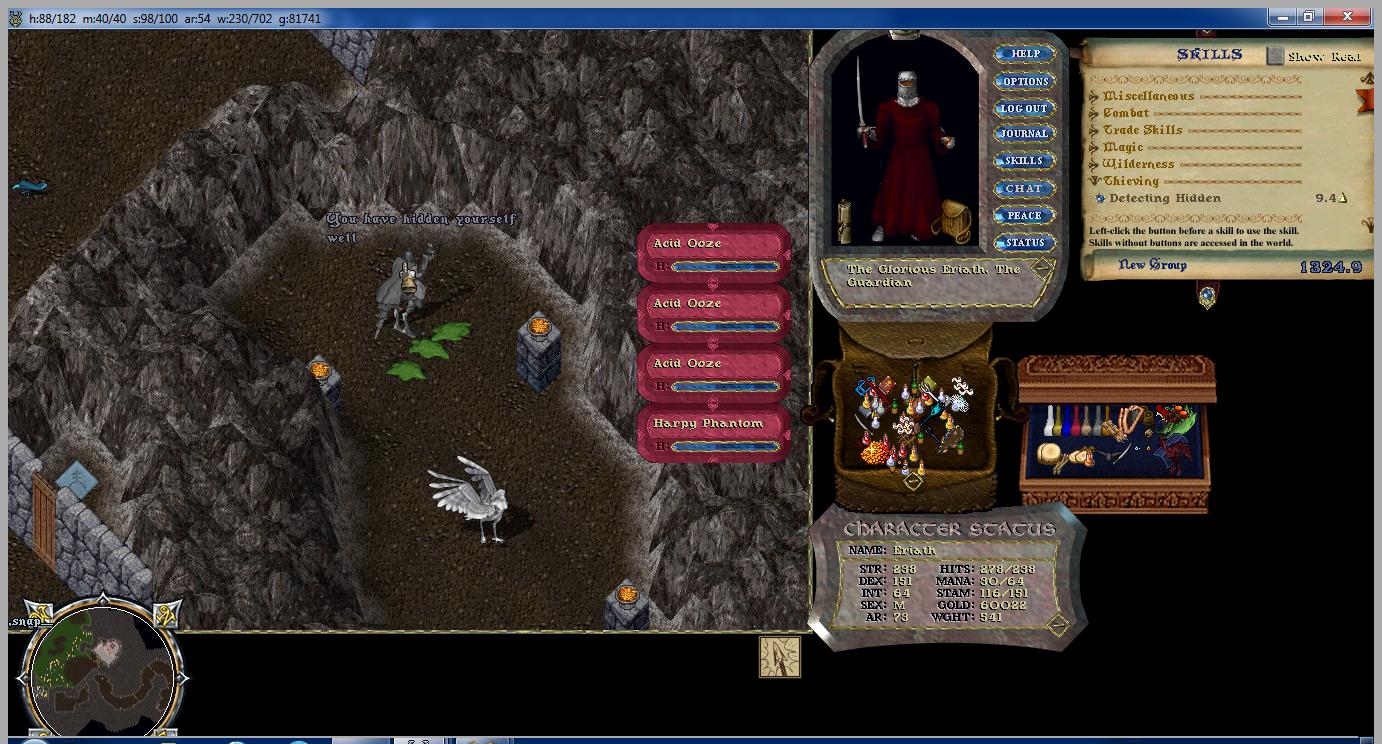
Task: Click the Log Out button
Action: coord(1025,108)
